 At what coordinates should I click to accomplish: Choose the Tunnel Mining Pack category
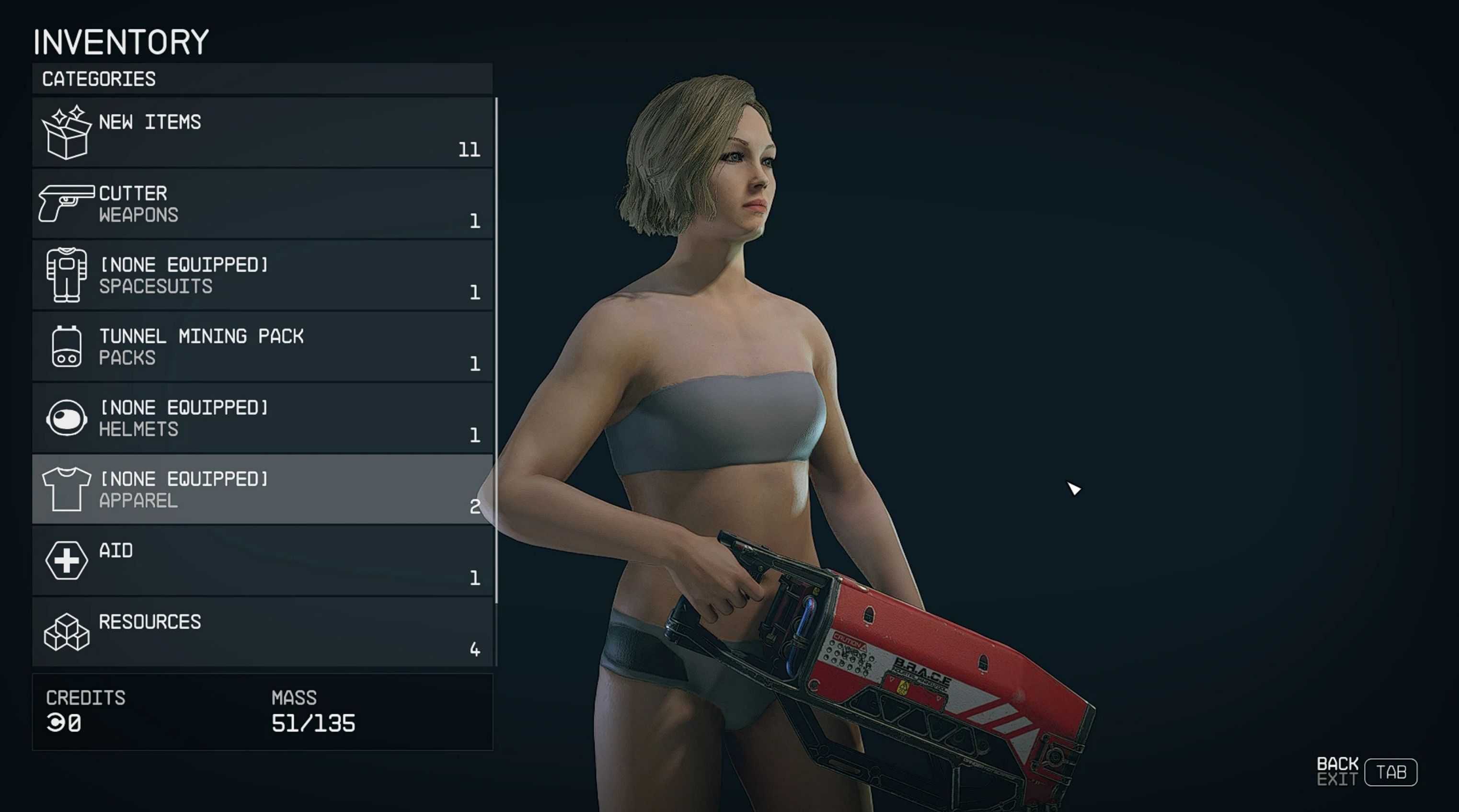coord(262,346)
